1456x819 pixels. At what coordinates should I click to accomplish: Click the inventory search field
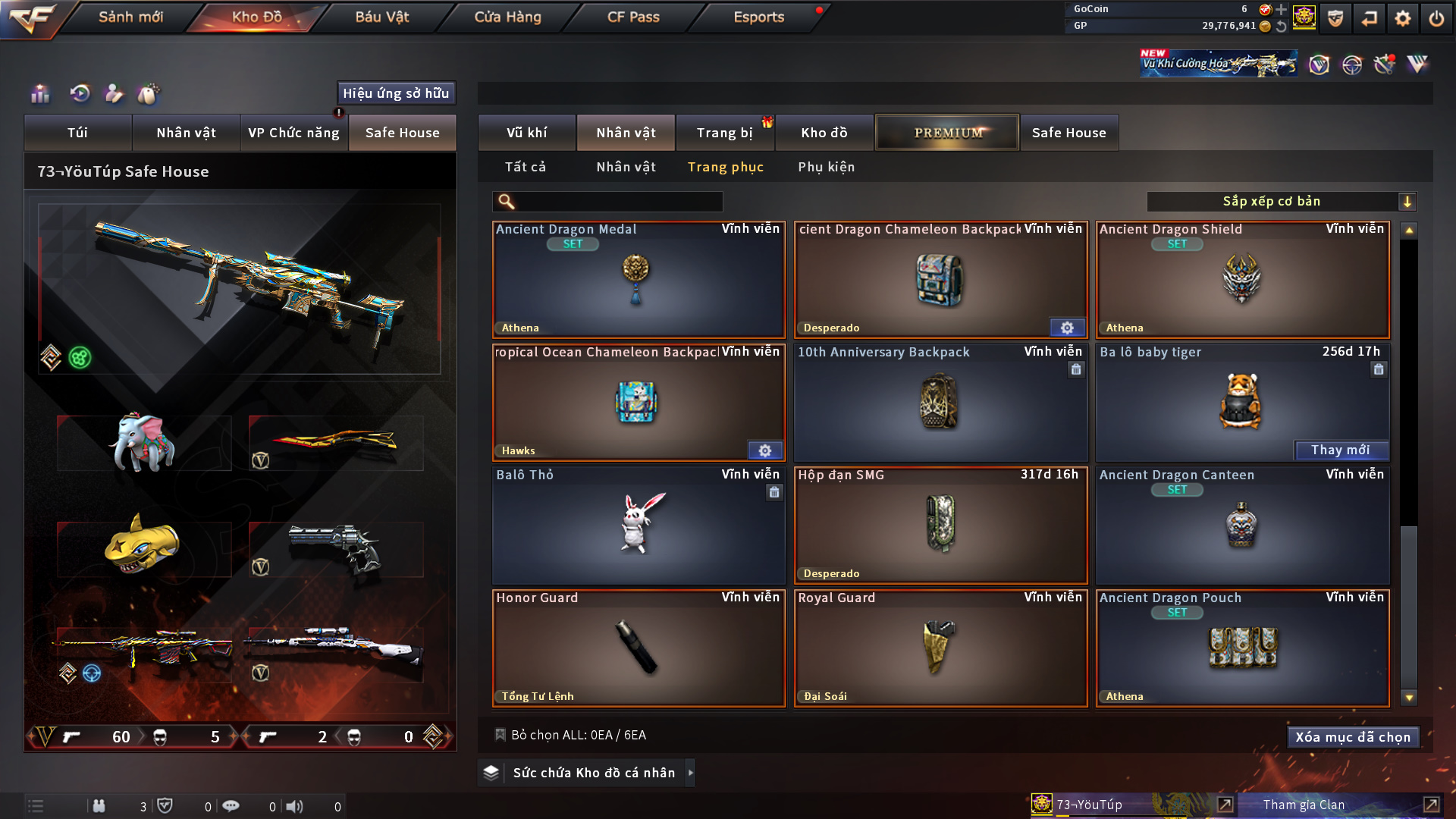[618, 202]
